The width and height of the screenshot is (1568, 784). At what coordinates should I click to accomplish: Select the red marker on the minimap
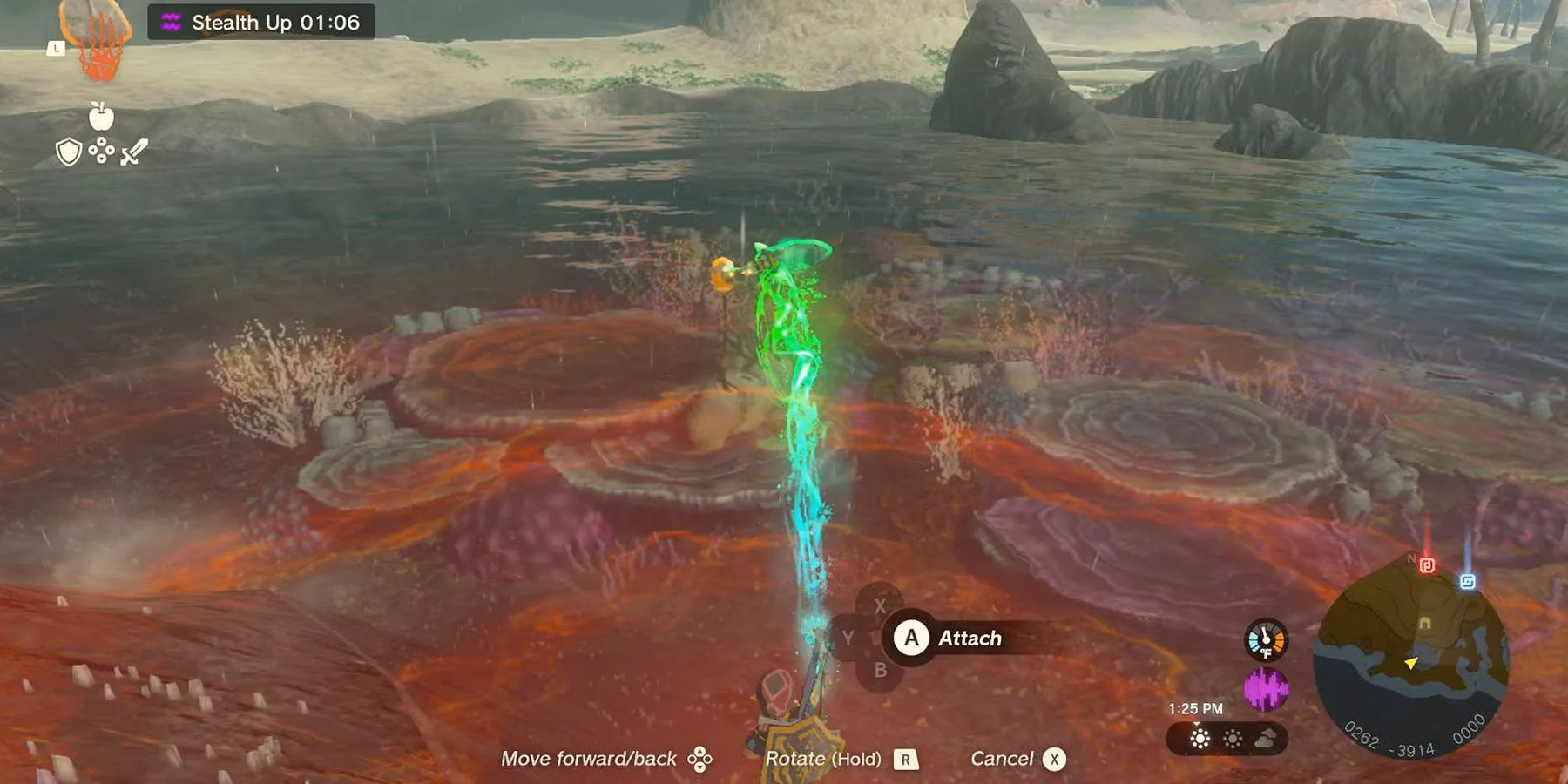[1427, 565]
